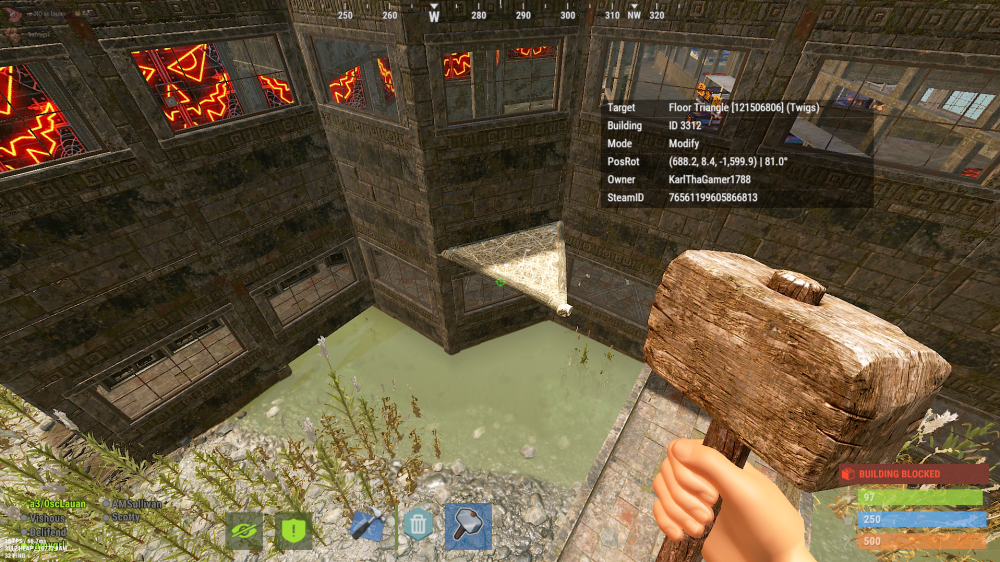
Task: Select the hammer hotbar slot
Action: 468,526
